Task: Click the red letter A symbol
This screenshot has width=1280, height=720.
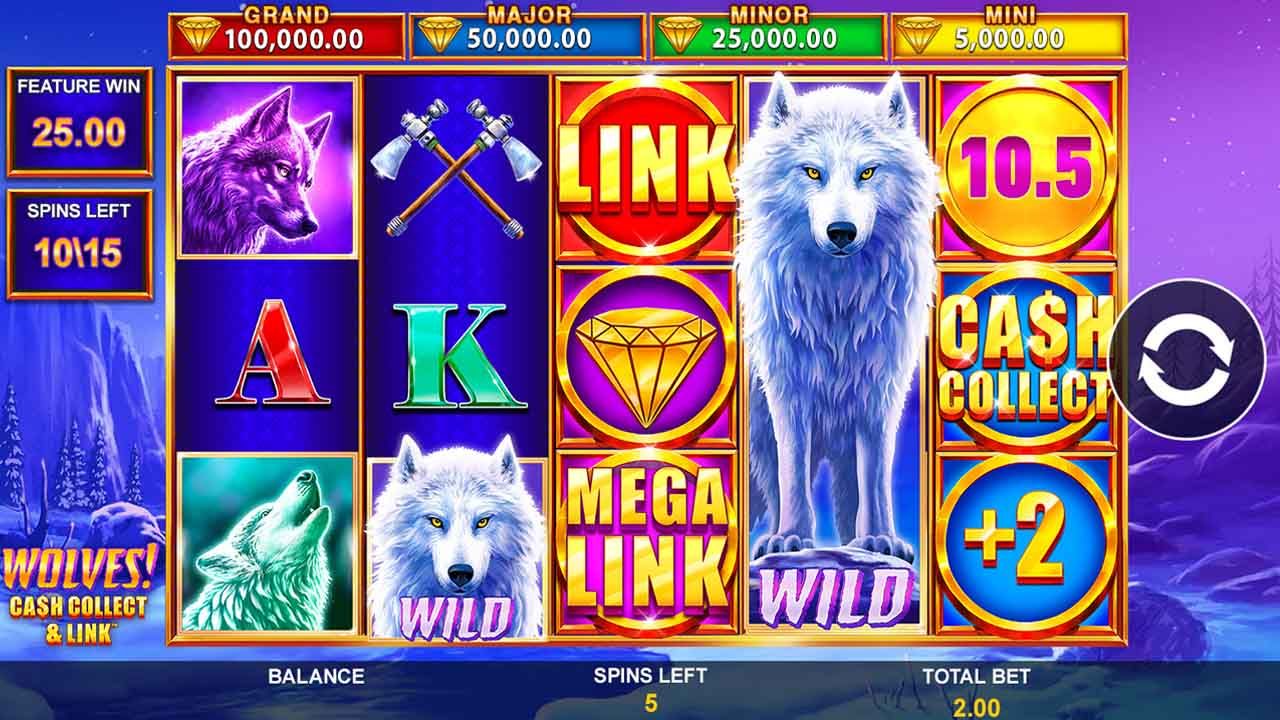Action: (x=265, y=360)
